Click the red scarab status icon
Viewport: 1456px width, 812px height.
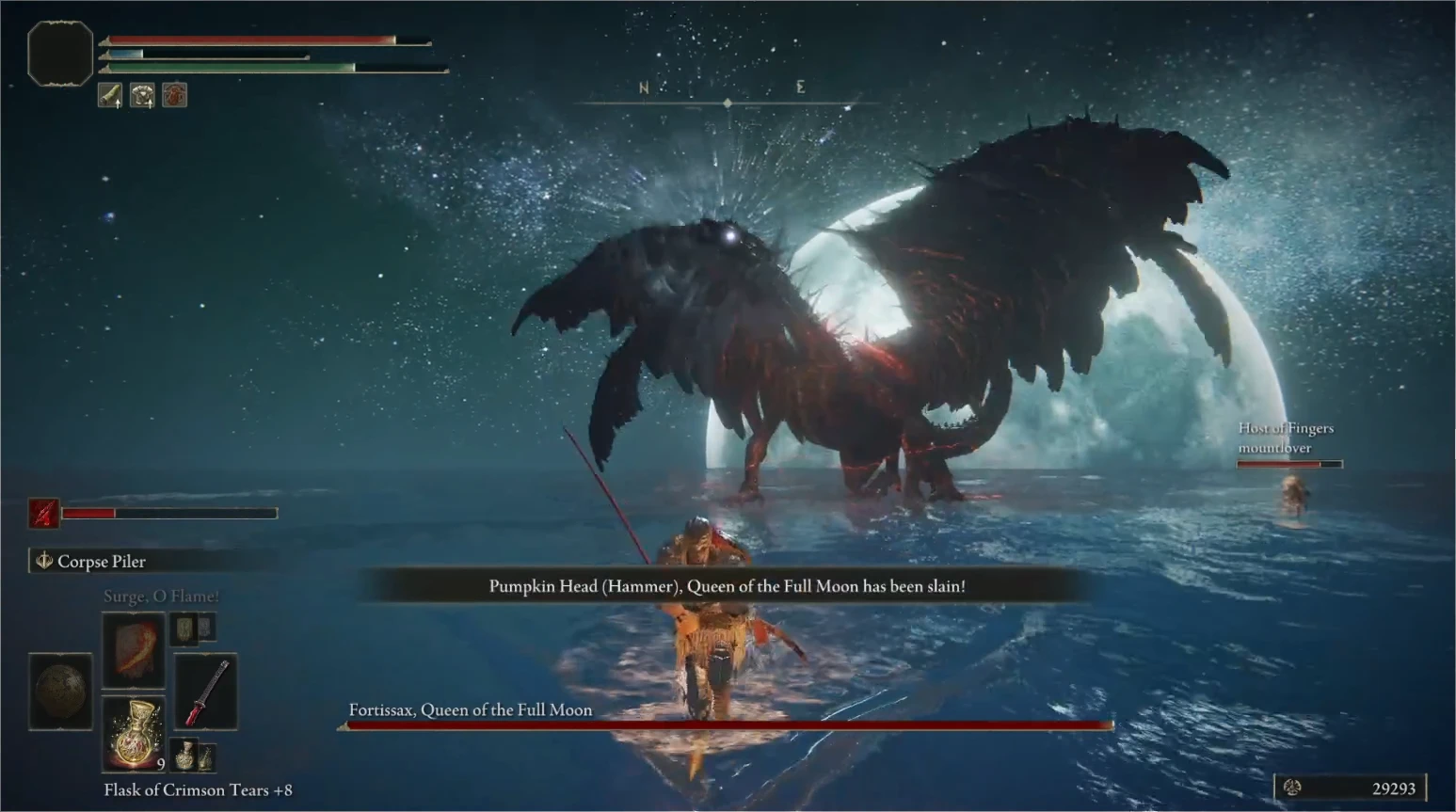(174, 95)
